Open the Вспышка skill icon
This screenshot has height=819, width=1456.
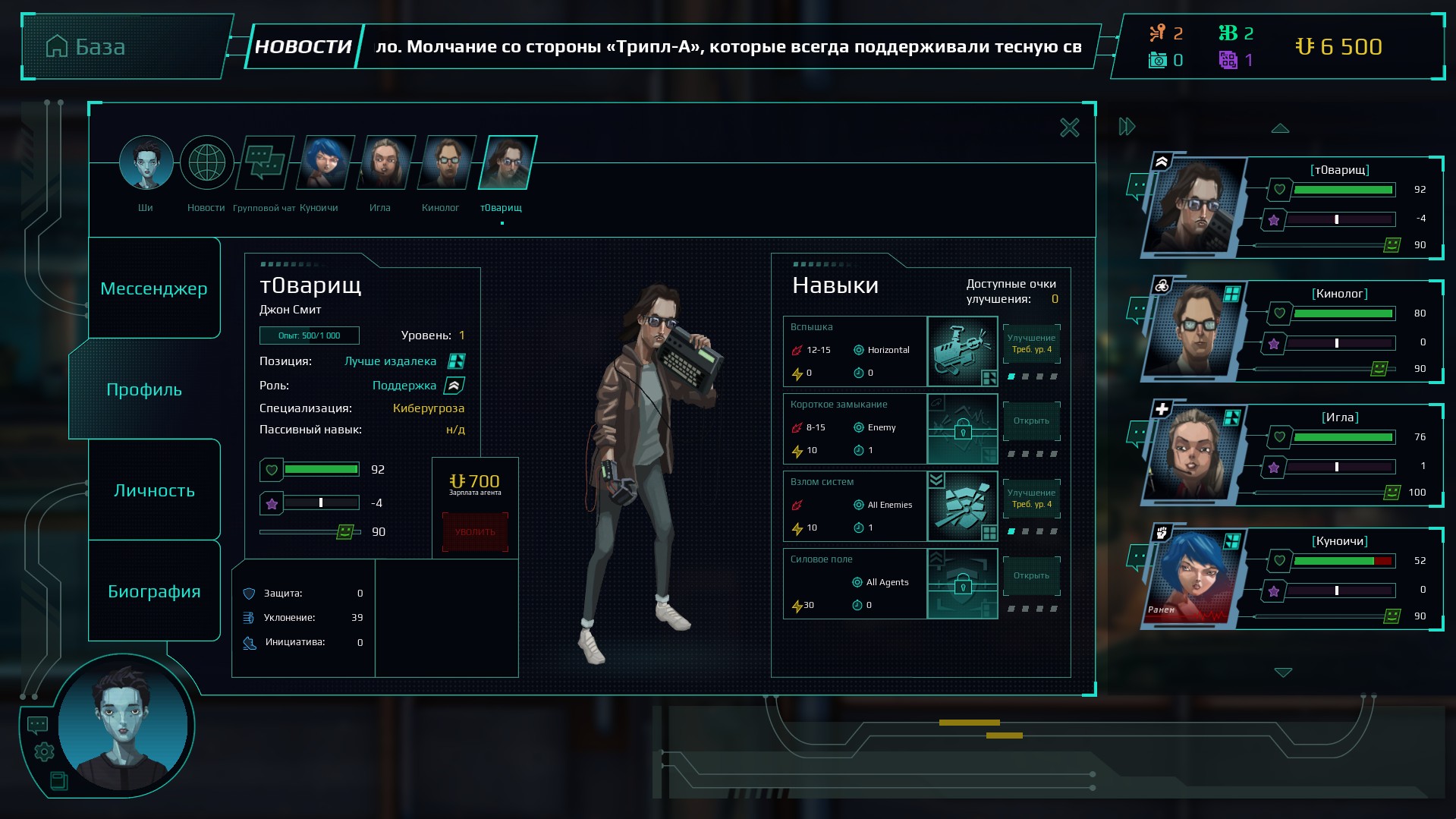coord(962,351)
